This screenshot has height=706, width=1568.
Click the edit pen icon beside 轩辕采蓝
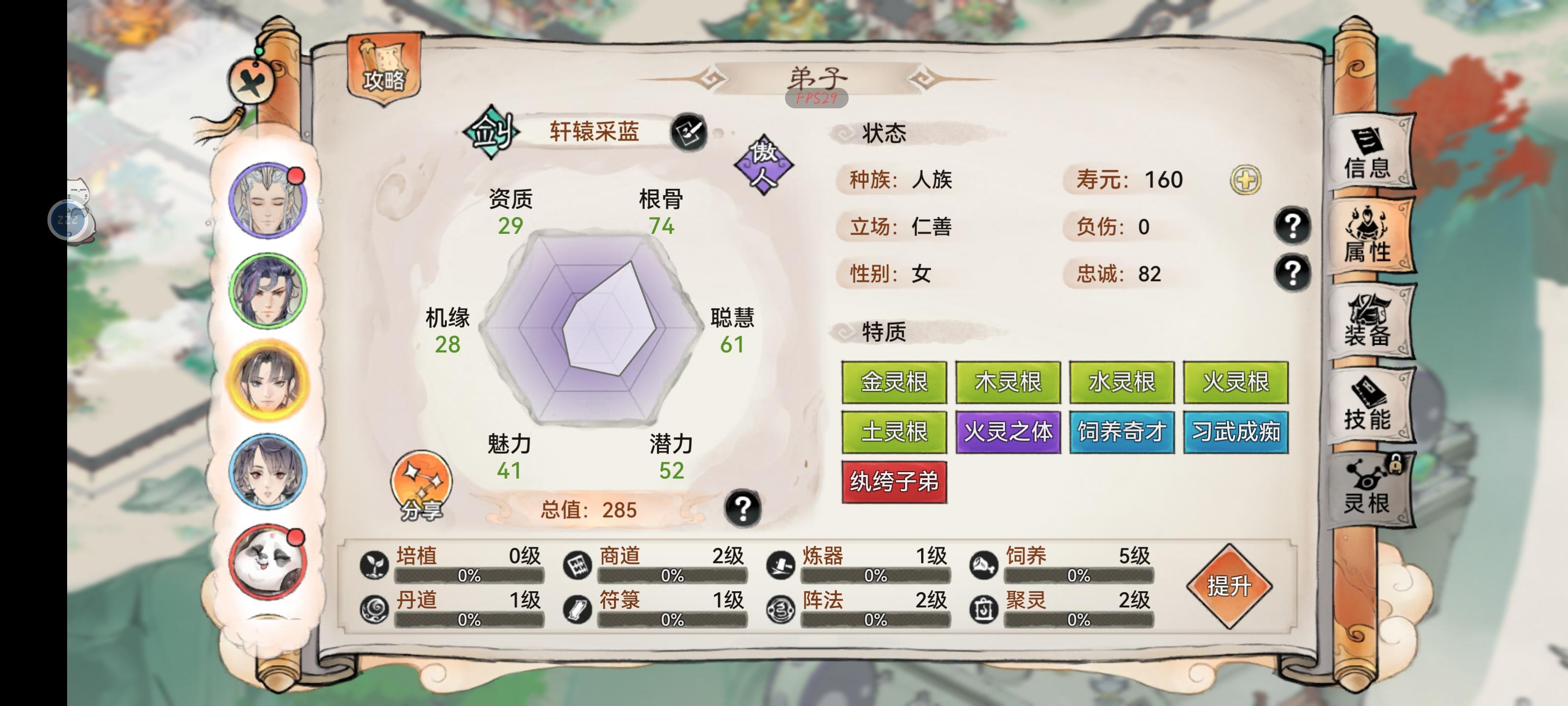click(x=694, y=132)
